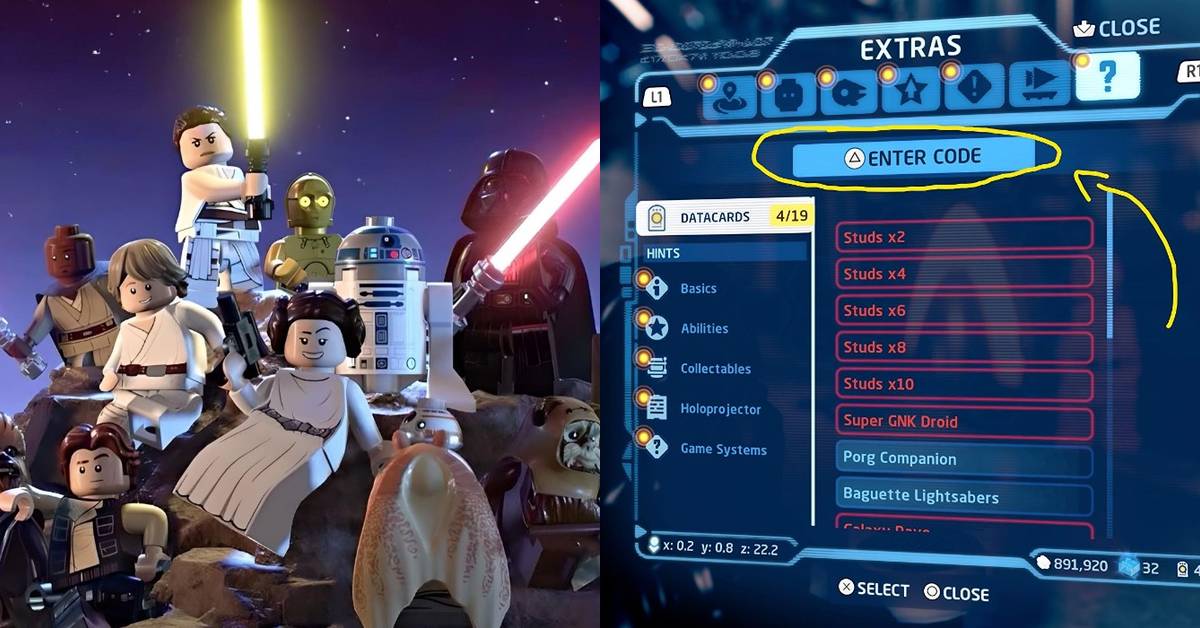Select the Studs x2 extra
This screenshot has width=1200, height=628.
pos(964,237)
